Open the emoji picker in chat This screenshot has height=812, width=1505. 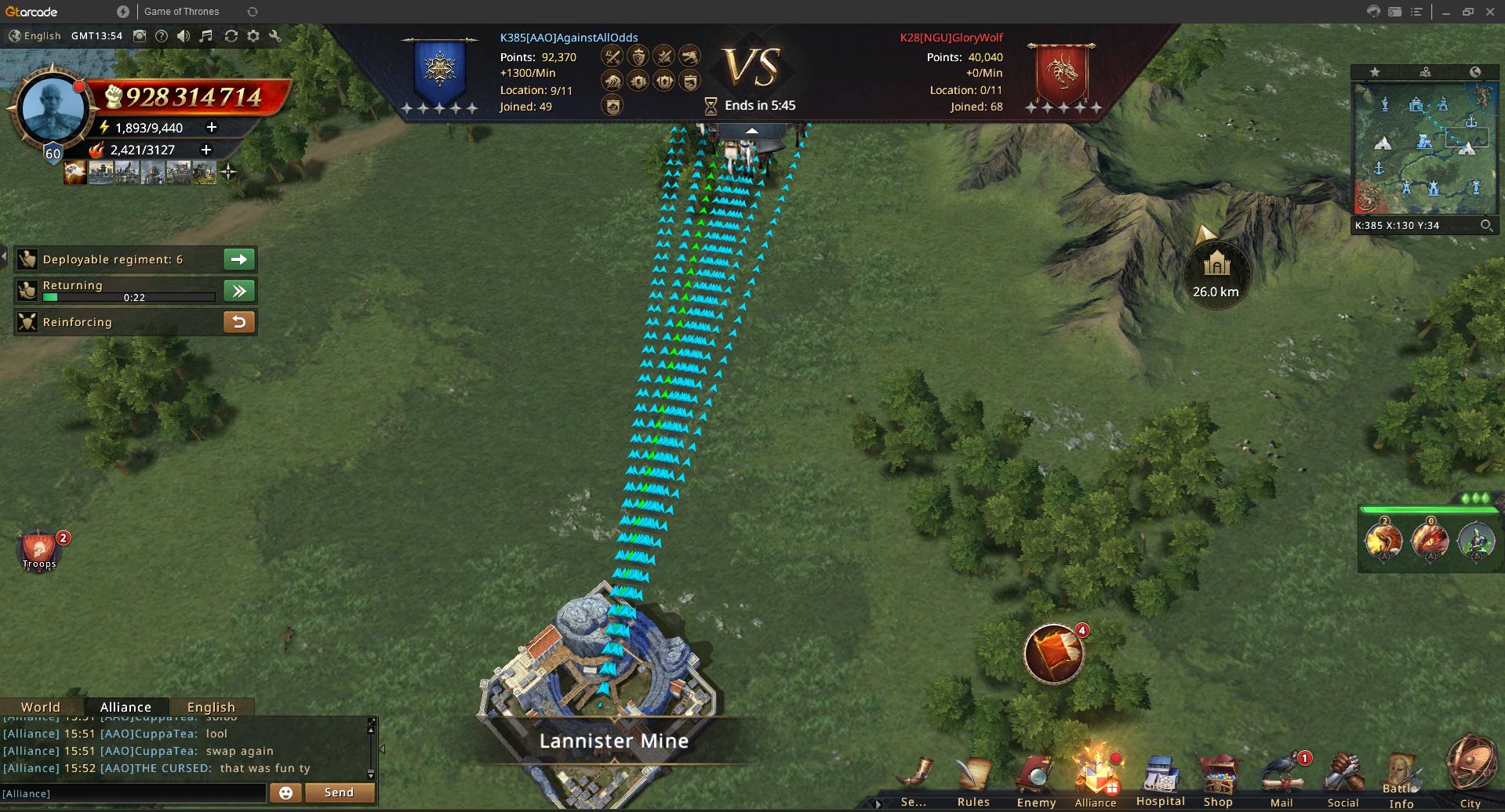coord(285,792)
